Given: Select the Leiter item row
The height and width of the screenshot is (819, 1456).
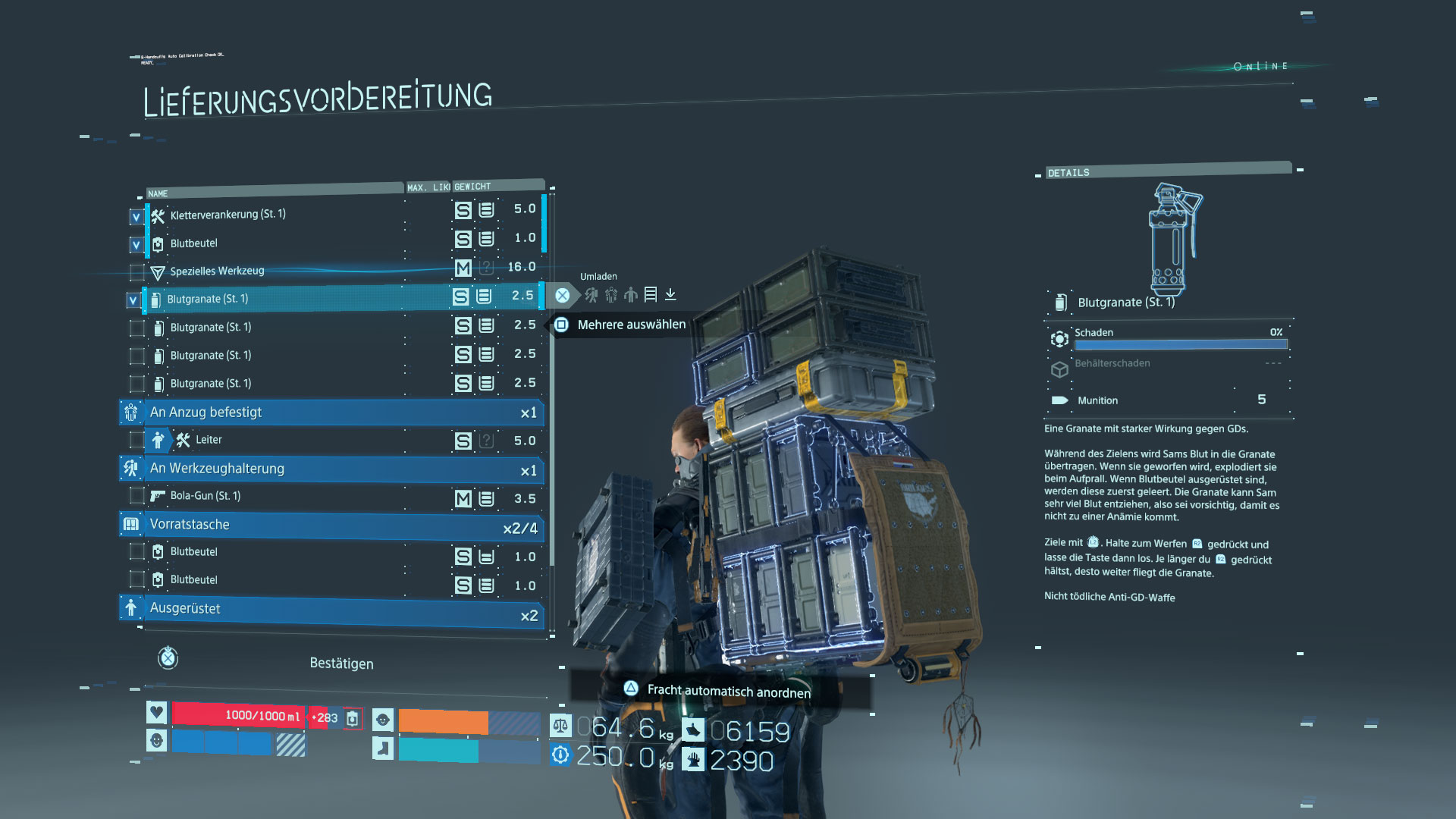Looking at the screenshot, I should (209, 440).
